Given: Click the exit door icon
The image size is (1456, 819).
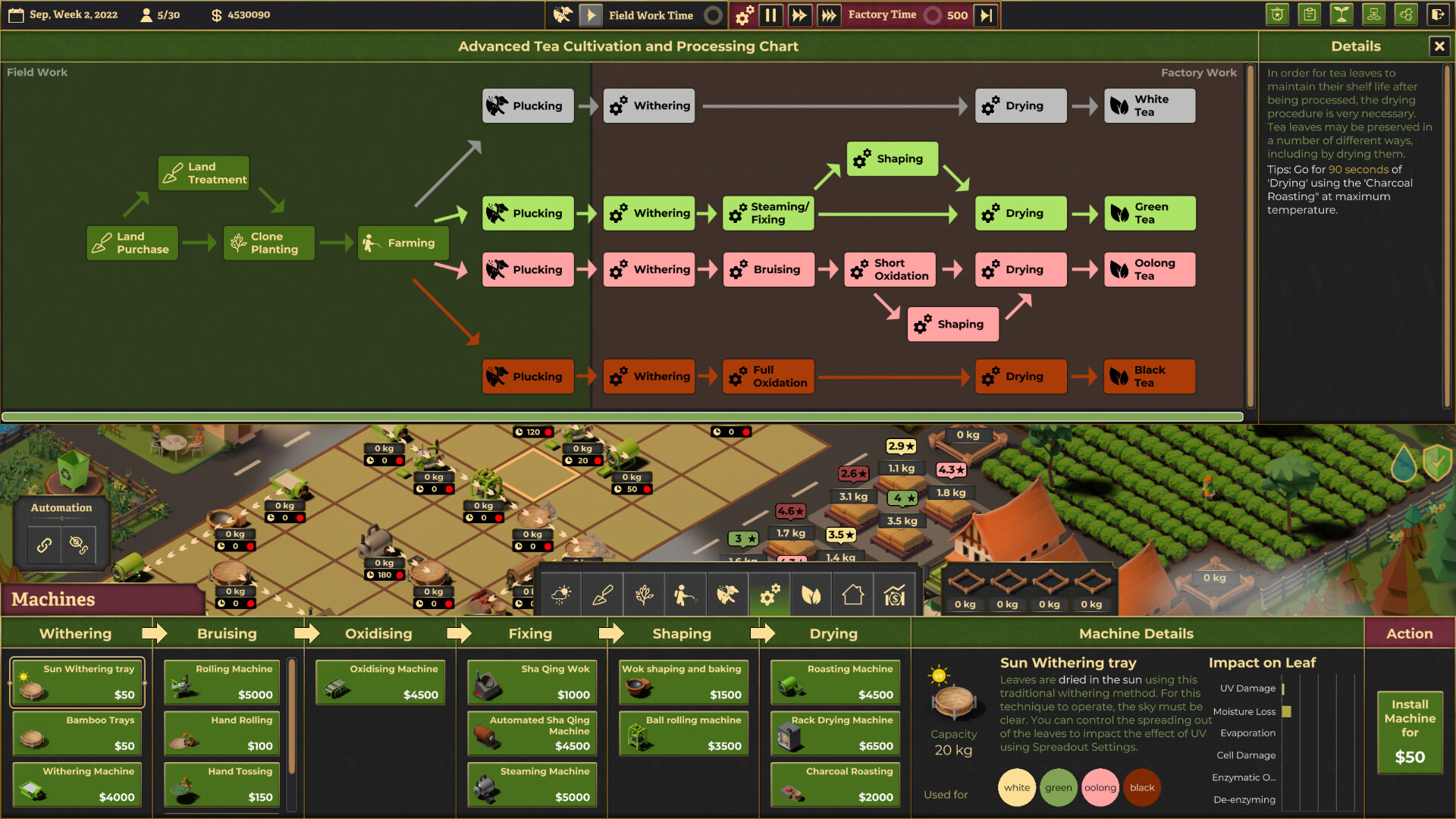Looking at the screenshot, I should click(x=1439, y=14).
